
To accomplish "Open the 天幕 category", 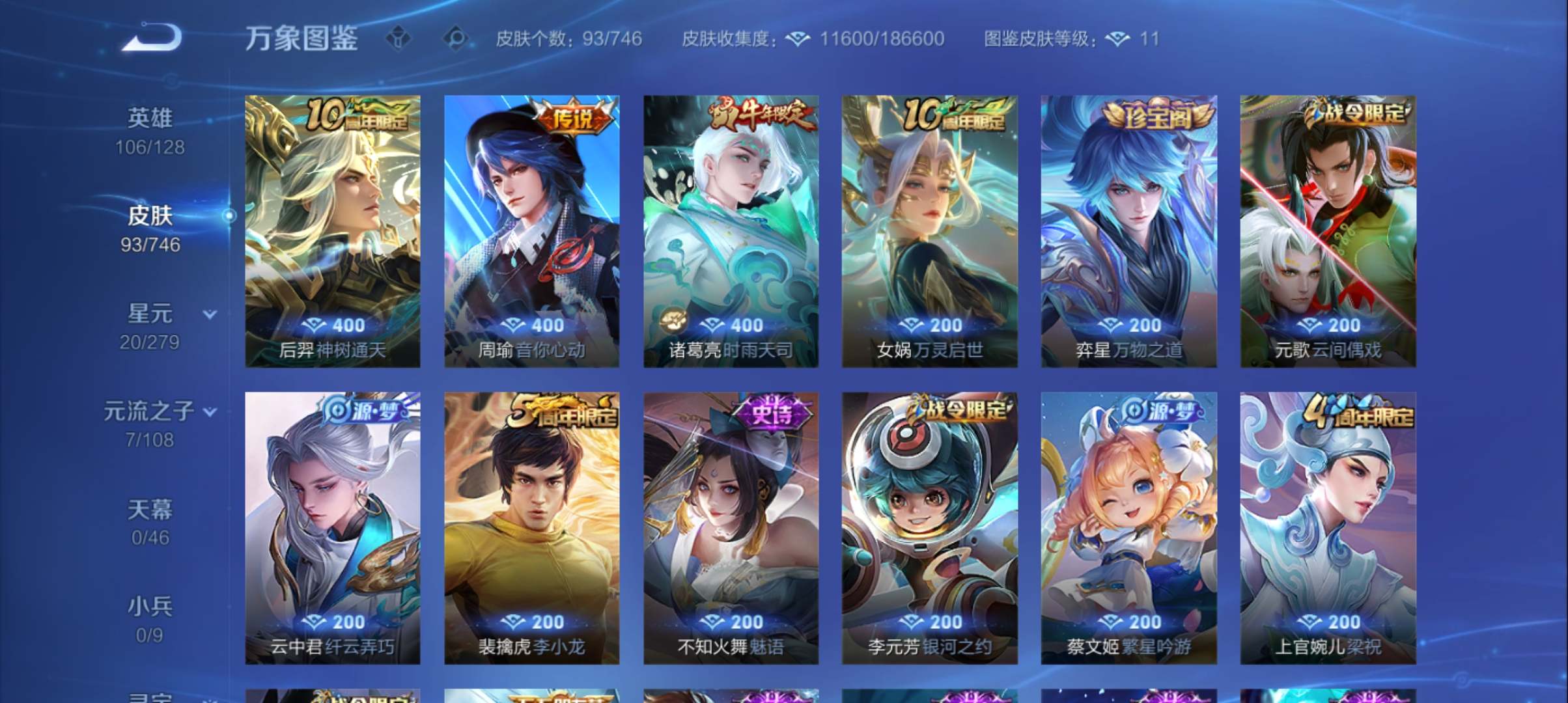I will tap(151, 509).
